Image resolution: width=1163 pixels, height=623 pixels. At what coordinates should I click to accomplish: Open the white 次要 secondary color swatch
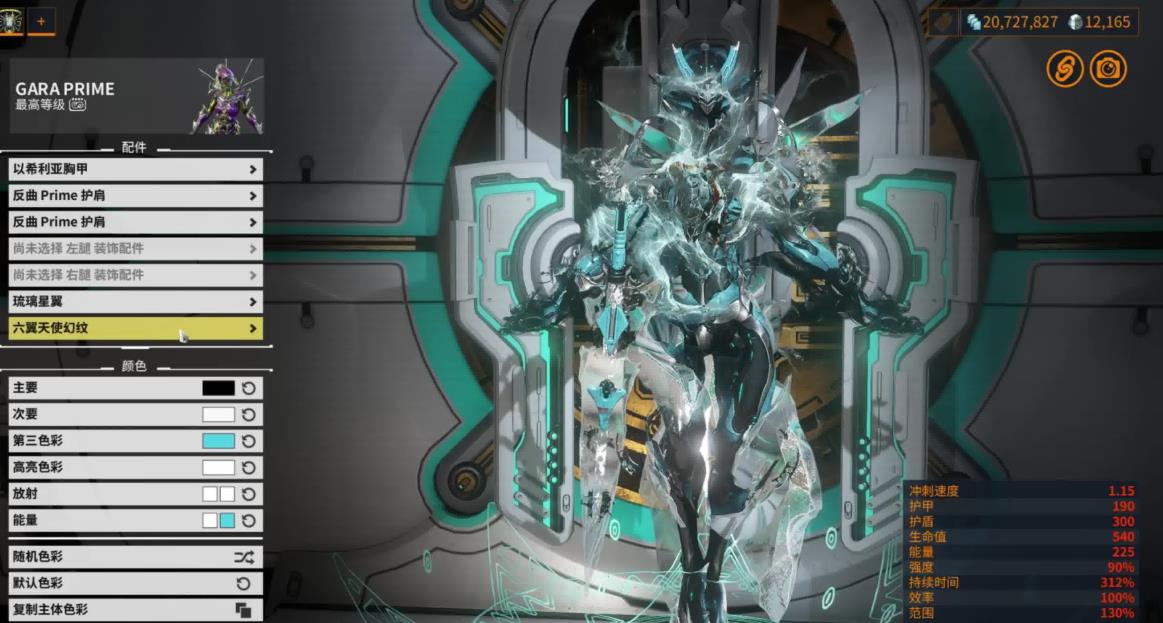point(218,414)
